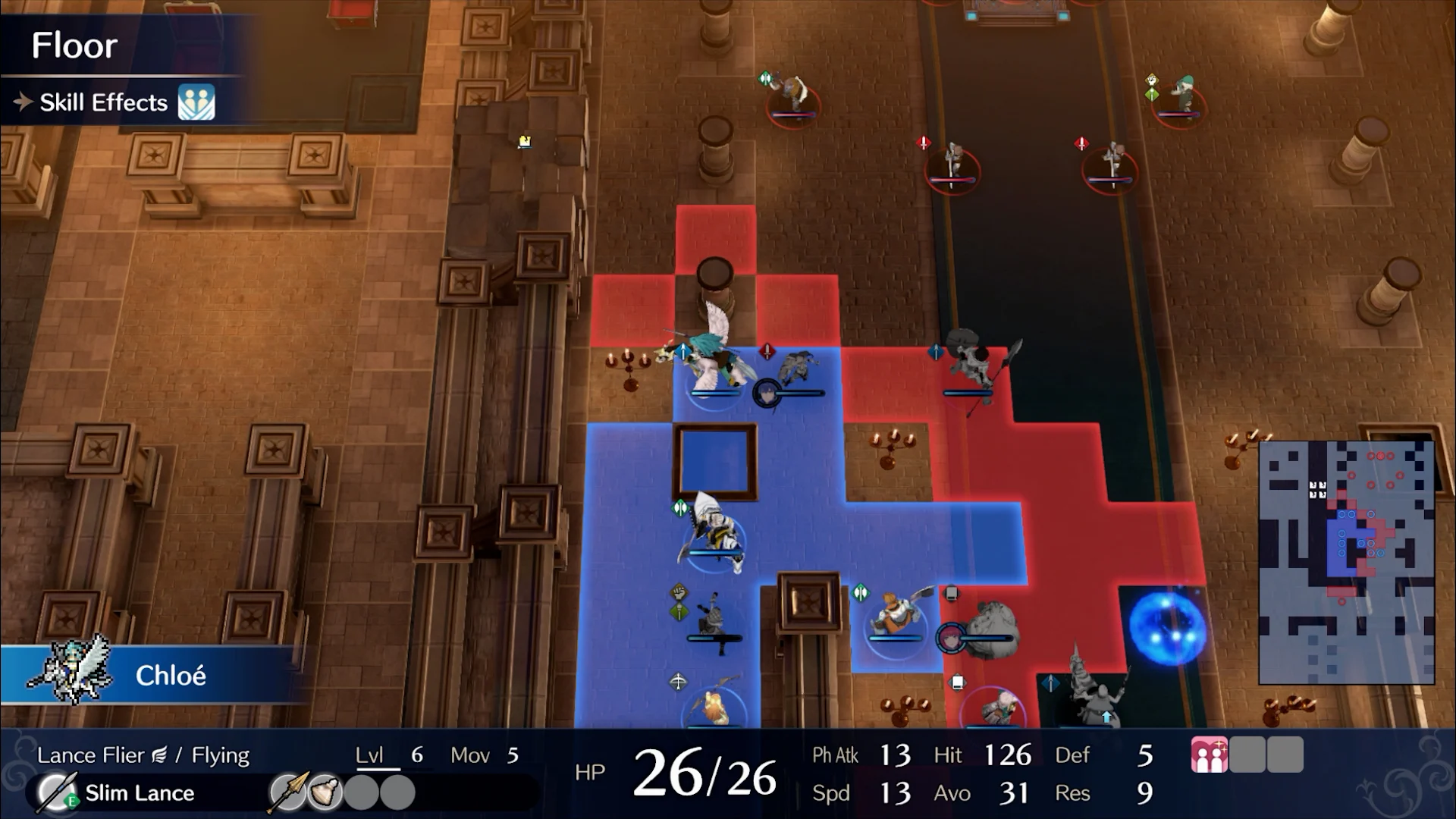
Task: Choose the vulnerary pouch inventory slot
Action: [325, 793]
